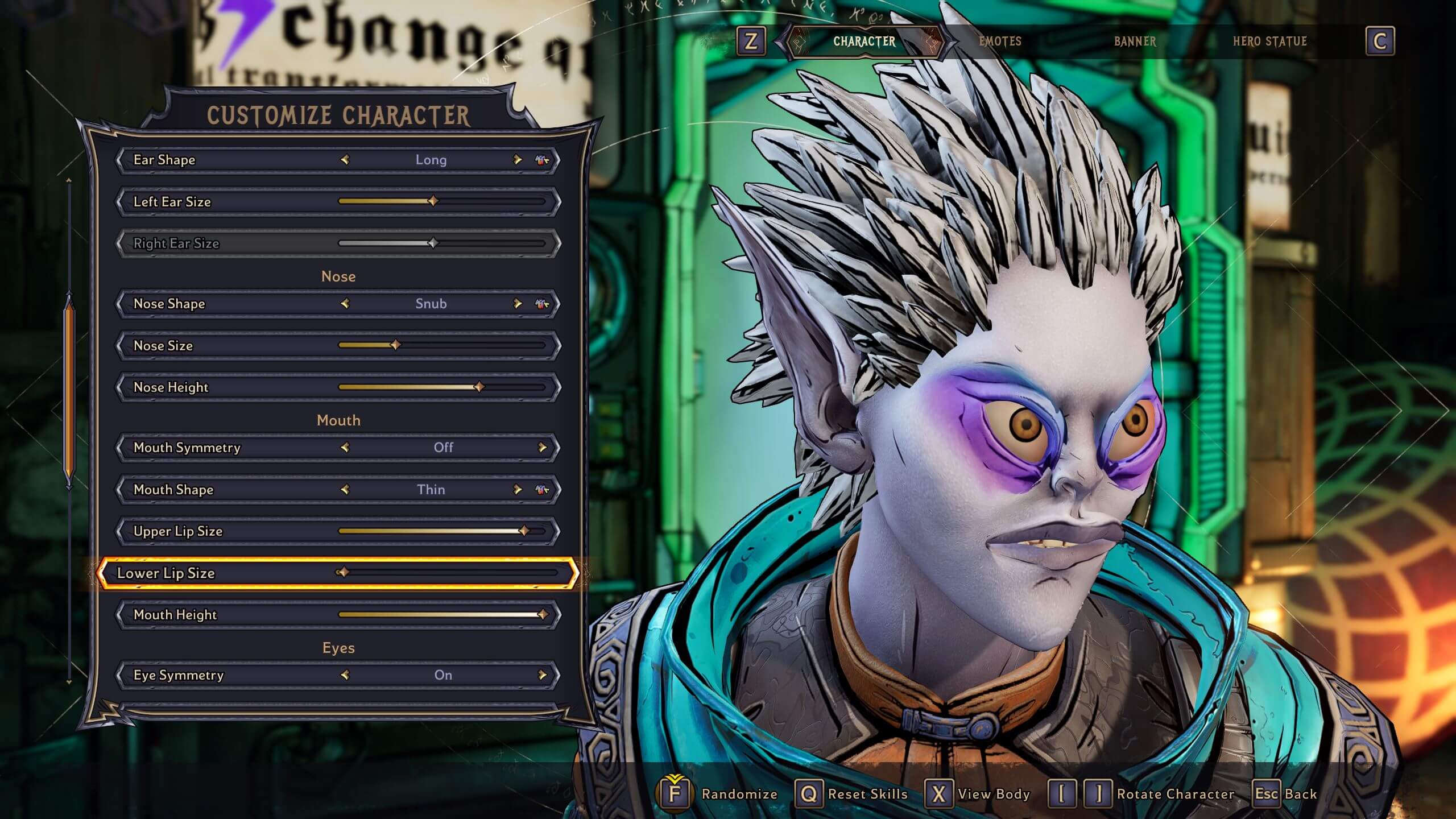1456x819 pixels.
Task: Switch Mouth Symmetry setting using its right arrow
Action: [x=545, y=448]
